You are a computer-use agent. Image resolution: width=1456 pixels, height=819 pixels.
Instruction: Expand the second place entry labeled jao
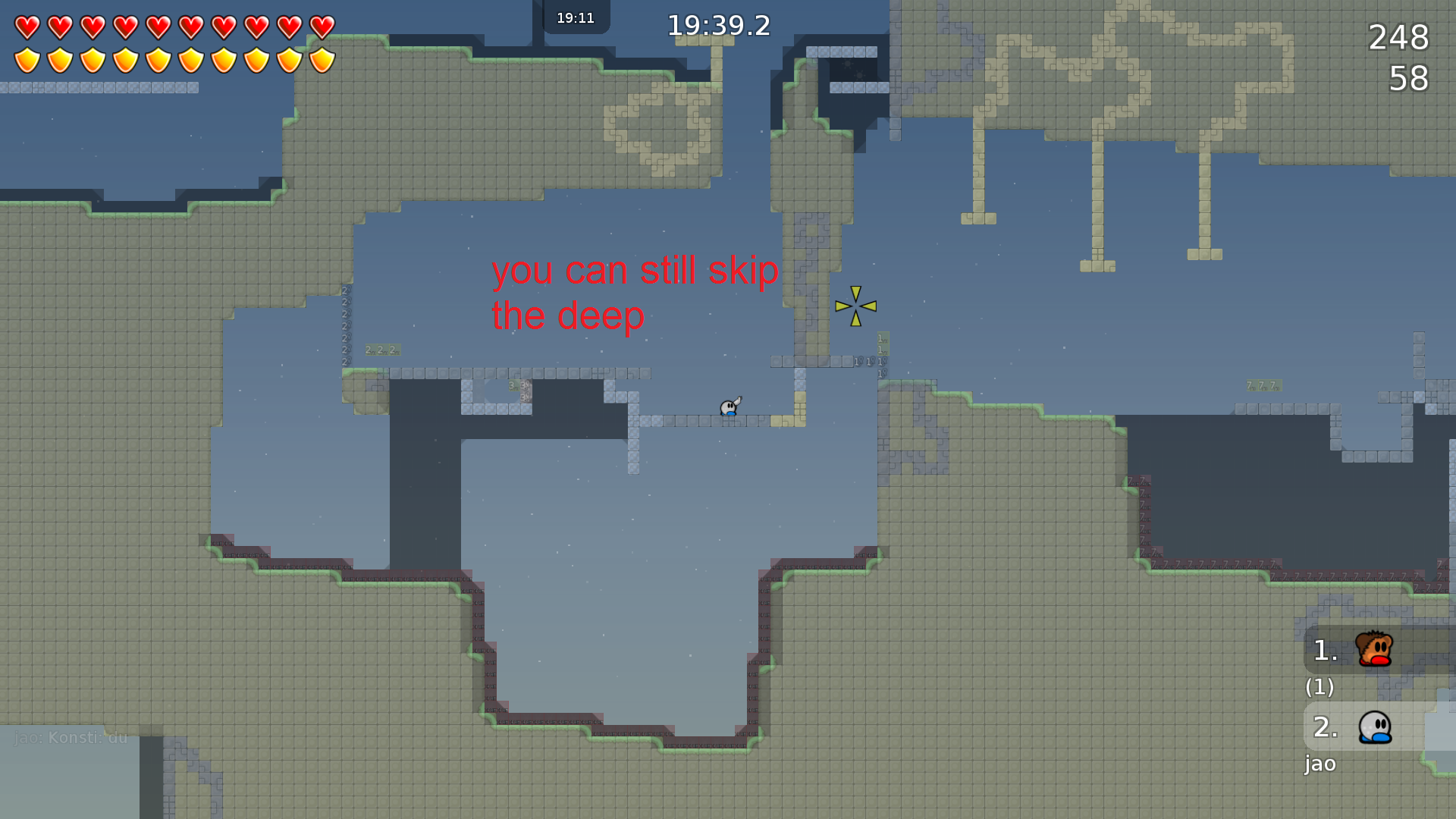point(1325,726)
